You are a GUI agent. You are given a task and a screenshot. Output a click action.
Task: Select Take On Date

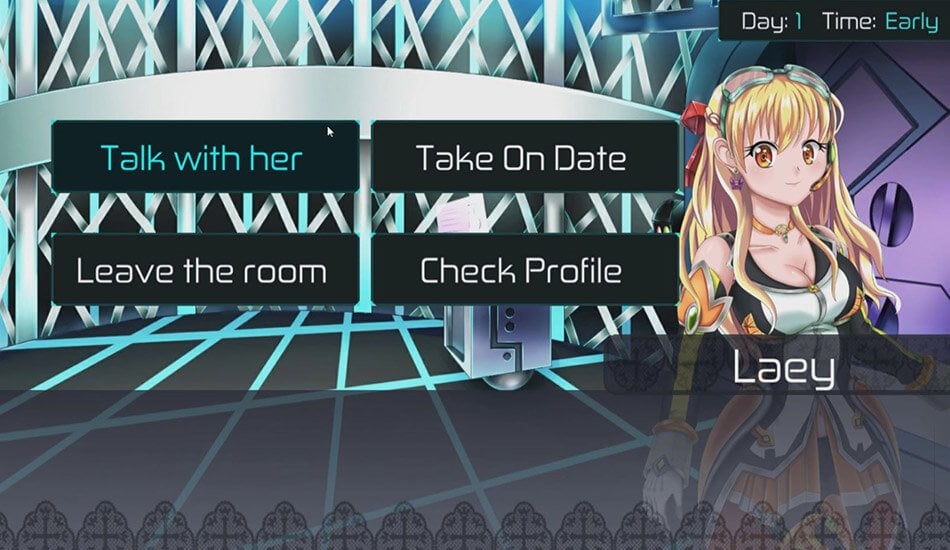521,157
